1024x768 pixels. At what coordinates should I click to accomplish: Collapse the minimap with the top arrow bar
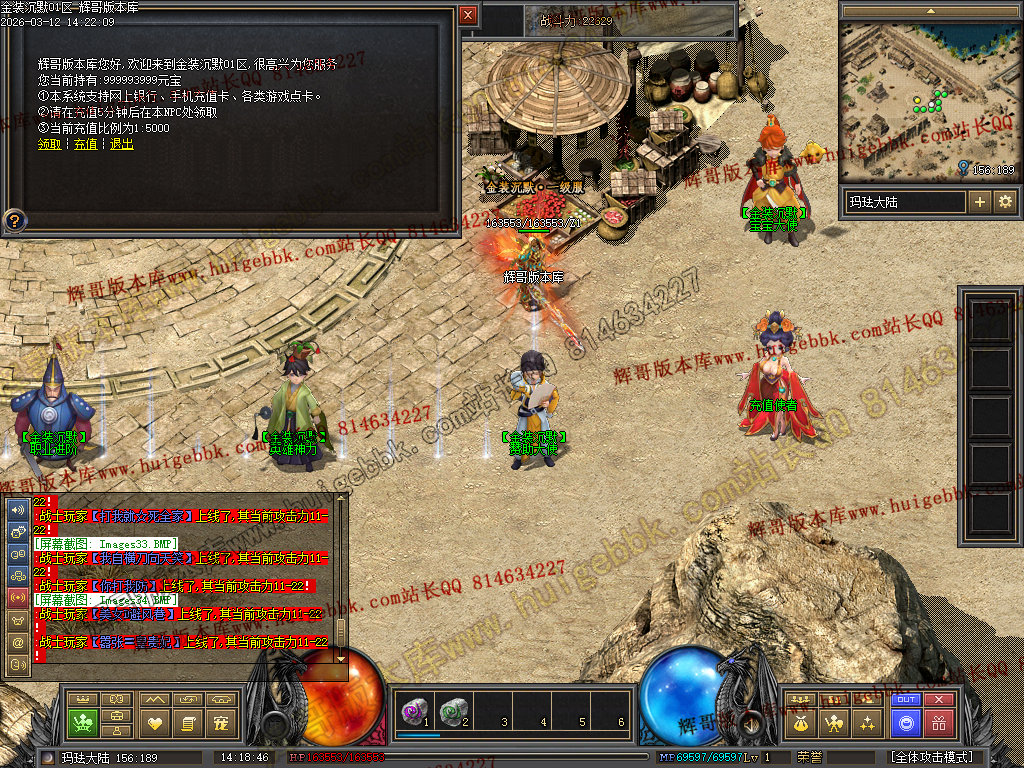(x=931, y=11)
